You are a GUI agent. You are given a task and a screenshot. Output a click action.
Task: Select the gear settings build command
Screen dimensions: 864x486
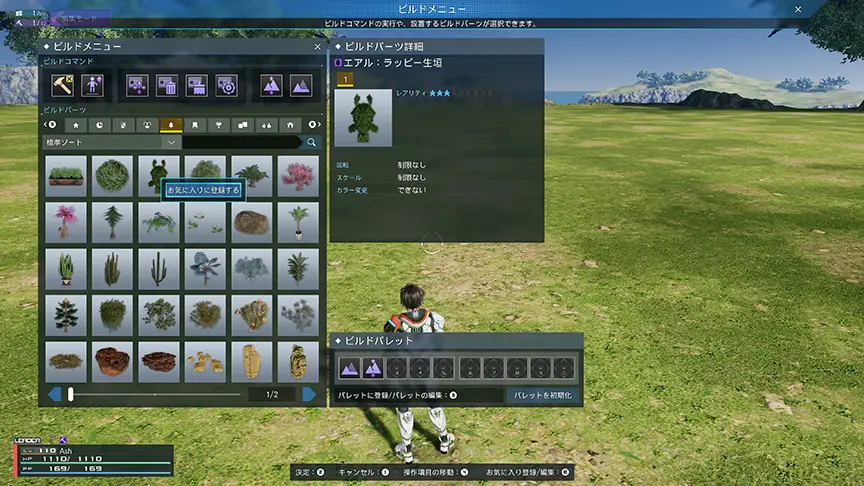click(226, 86)
